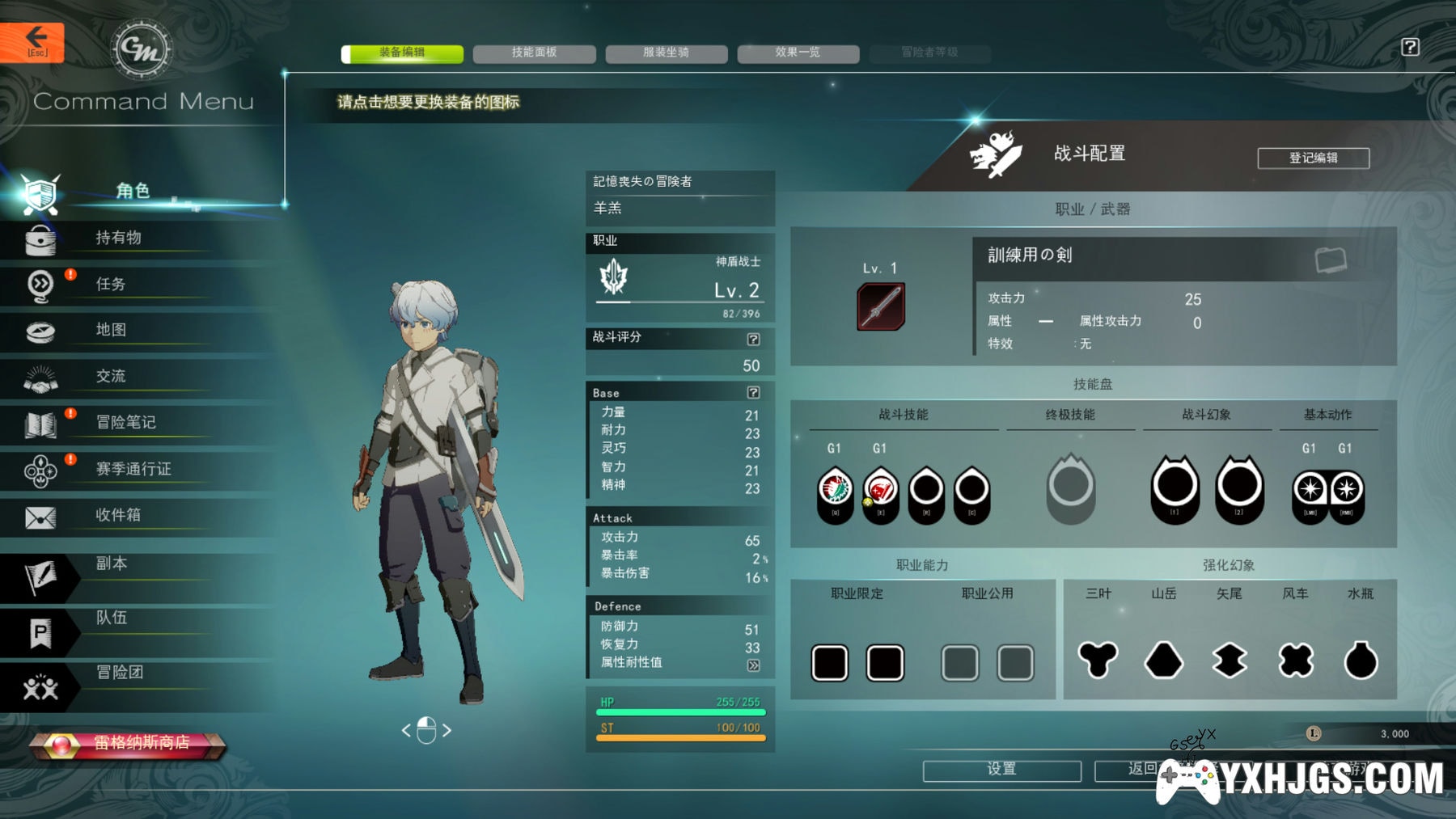Open the 地图 map menu
The image size is (1456, 819).
111,331
